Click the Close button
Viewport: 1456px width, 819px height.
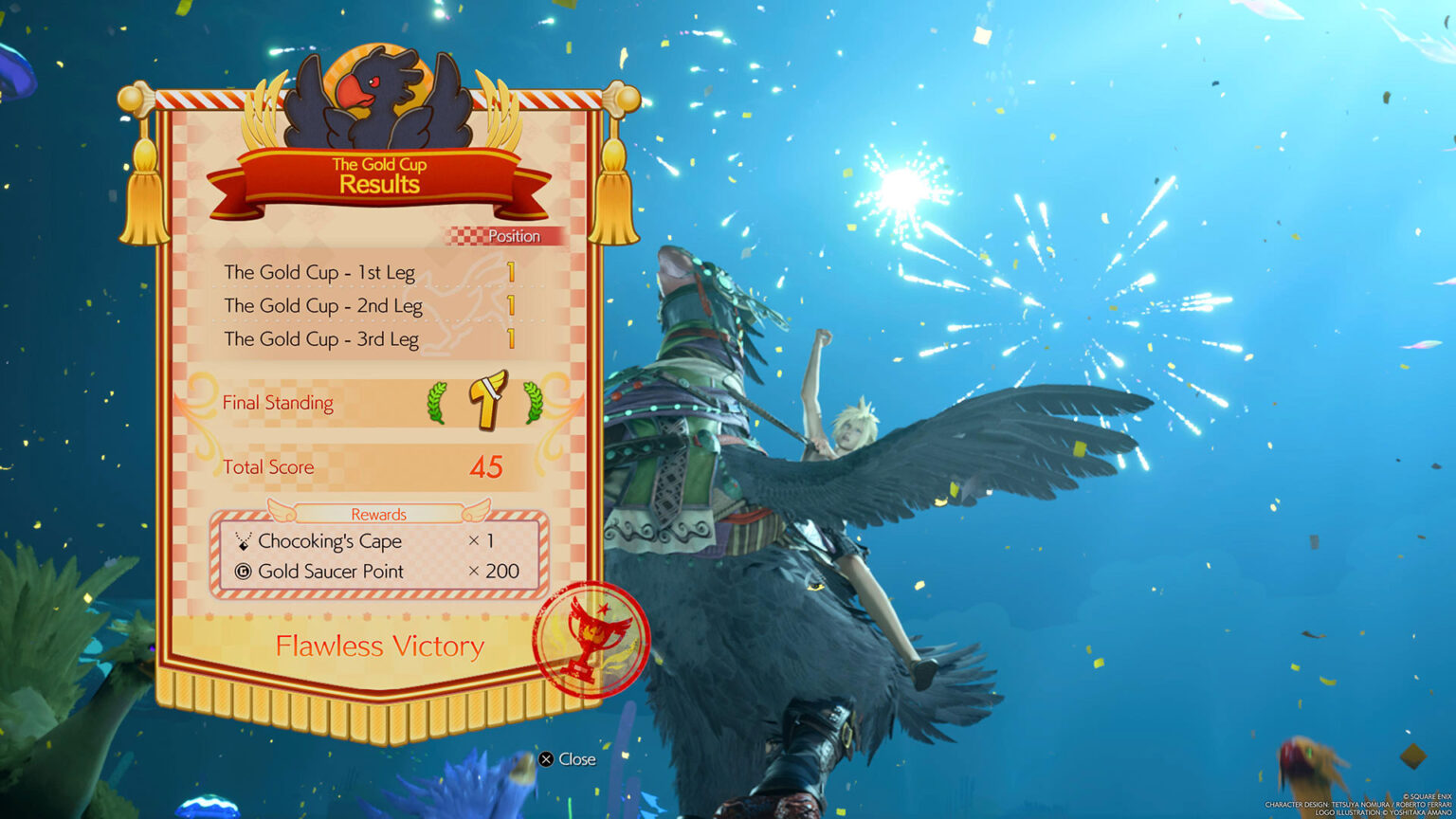pos(567,758)
